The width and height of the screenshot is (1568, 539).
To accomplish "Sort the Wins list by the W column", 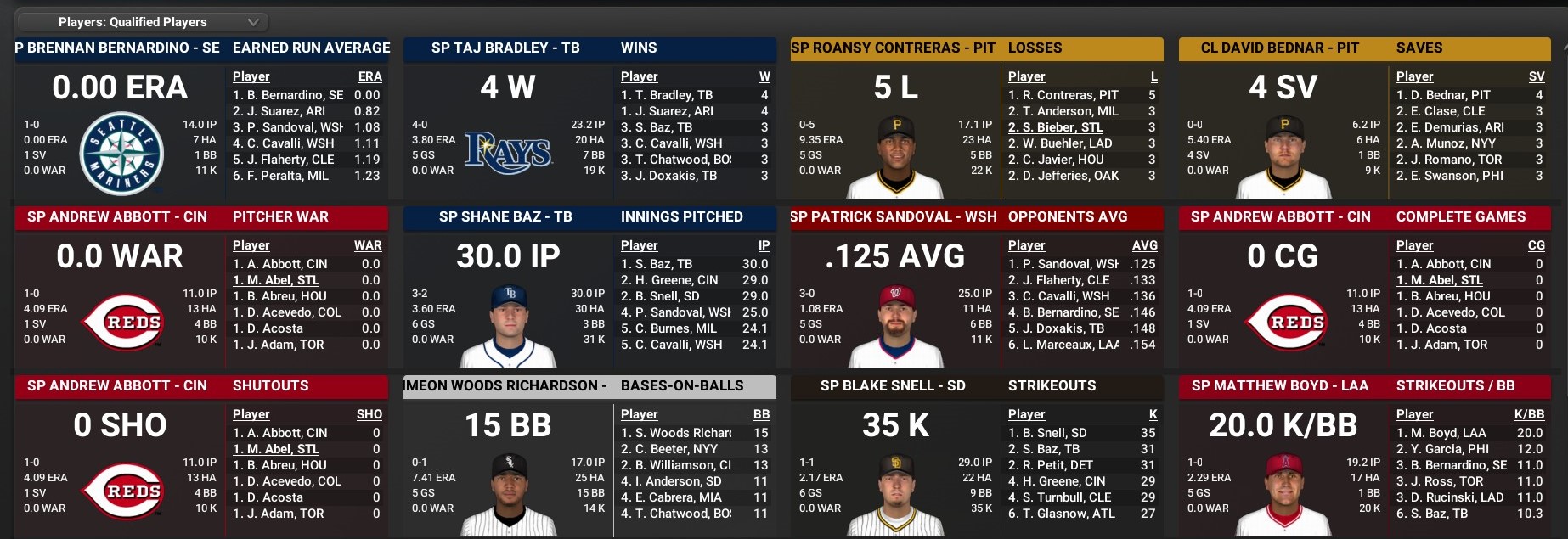I will pos(764,76).
